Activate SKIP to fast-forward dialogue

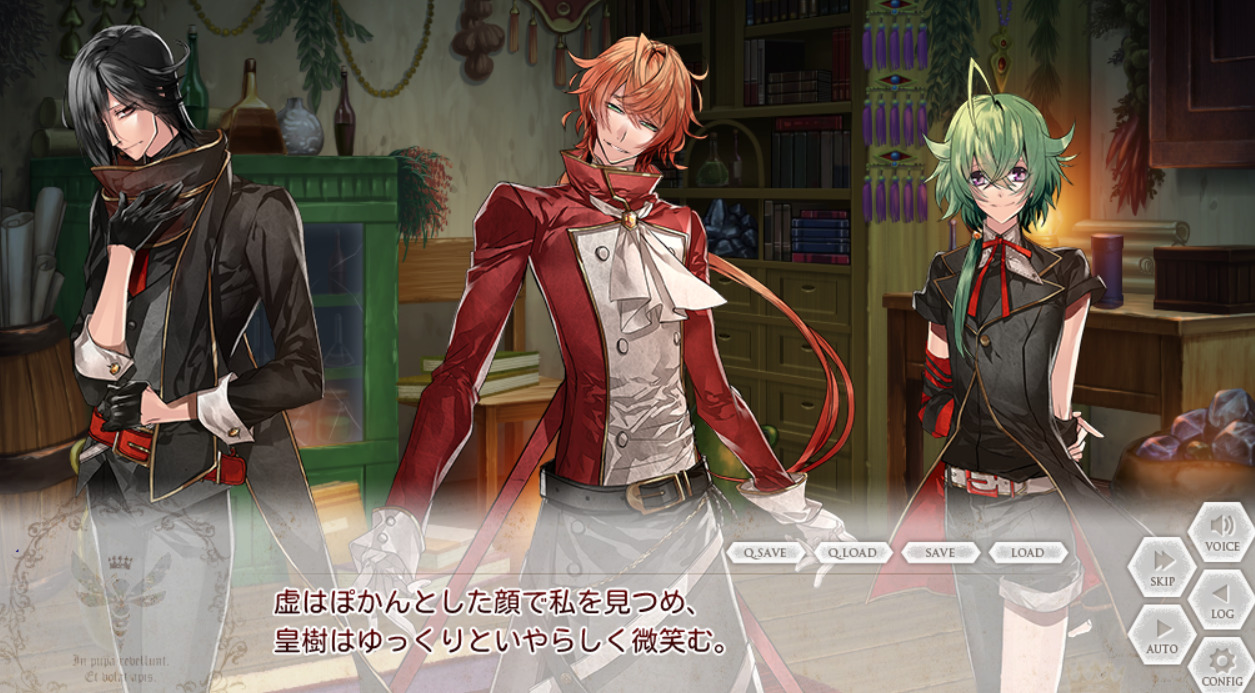point(1162,567)
